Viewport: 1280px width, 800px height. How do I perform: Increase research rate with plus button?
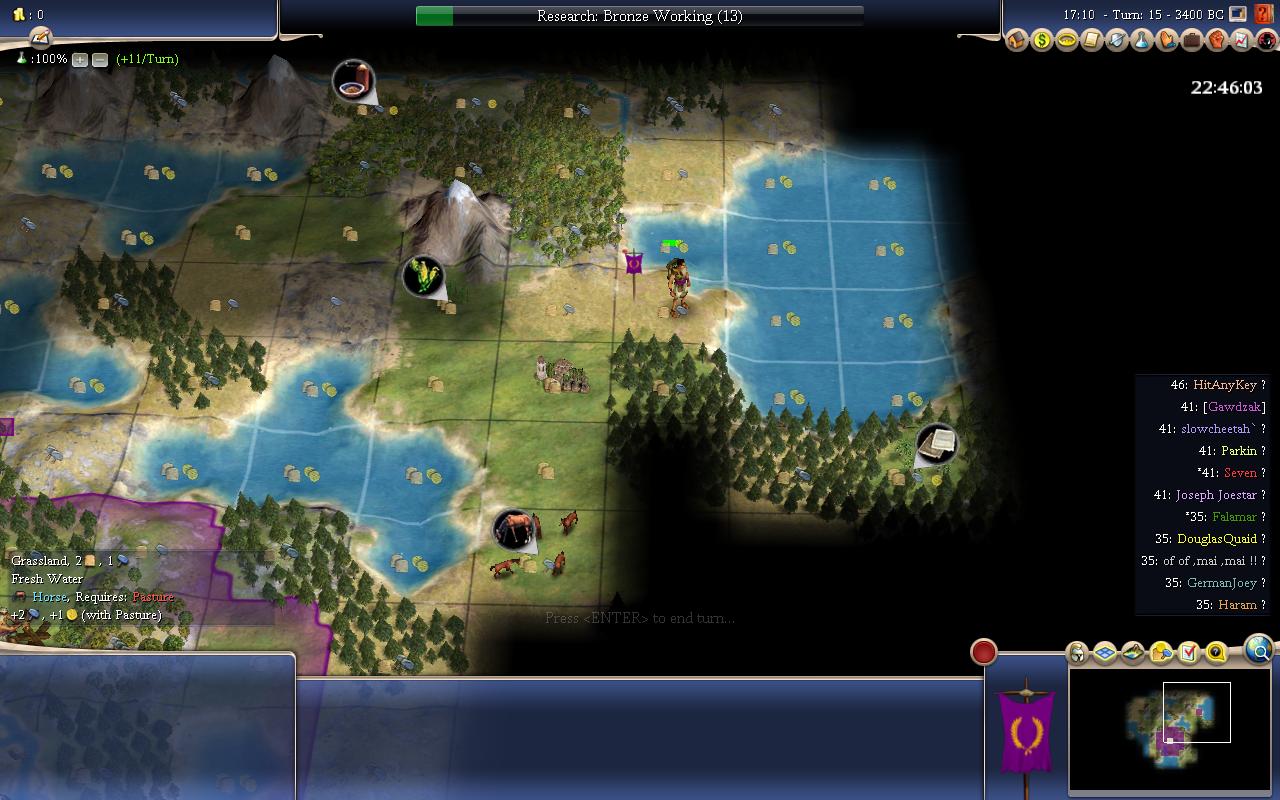[x=80, y=60]
